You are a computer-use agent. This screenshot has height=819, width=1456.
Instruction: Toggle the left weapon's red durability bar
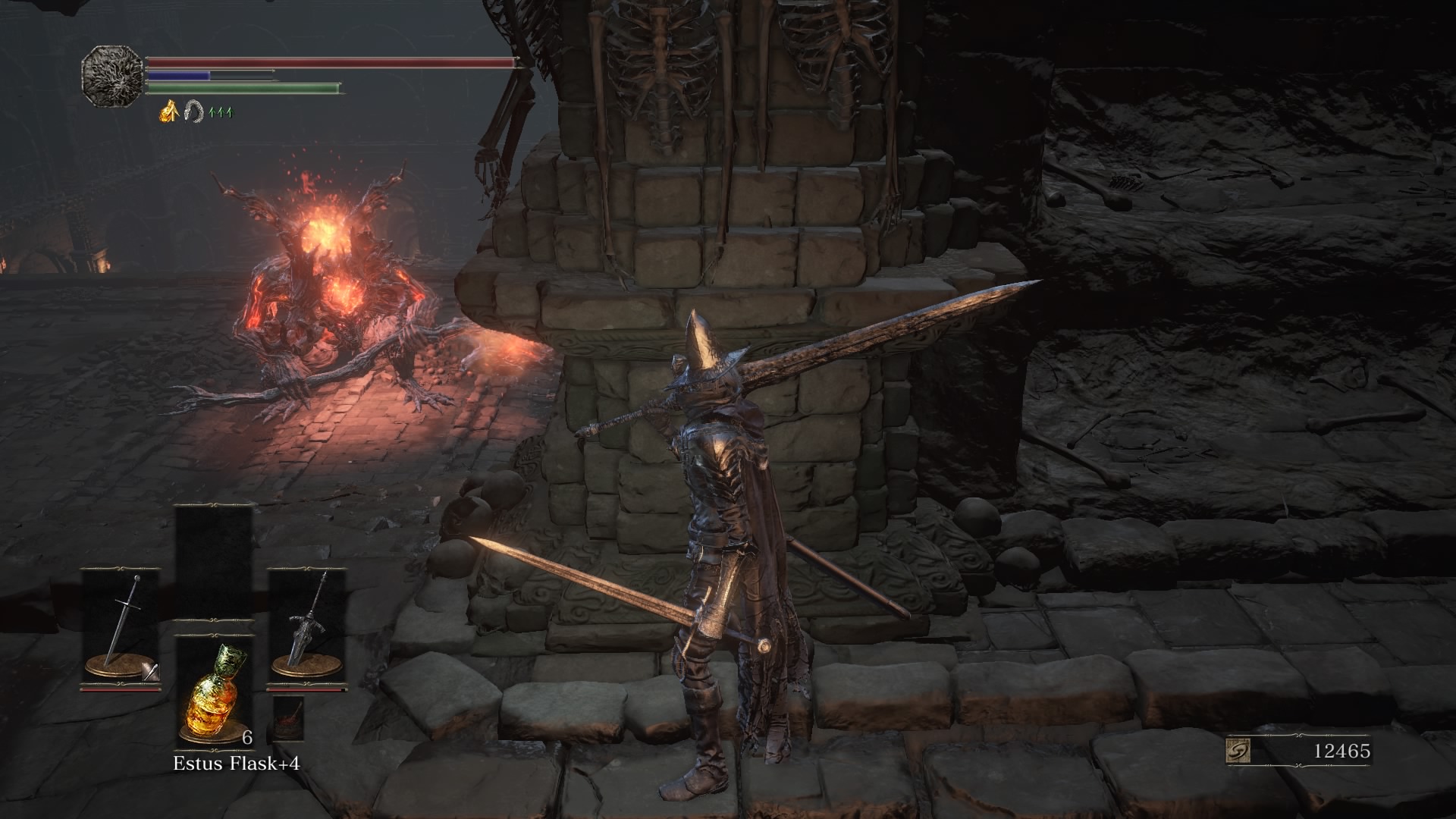coord(120,689)
